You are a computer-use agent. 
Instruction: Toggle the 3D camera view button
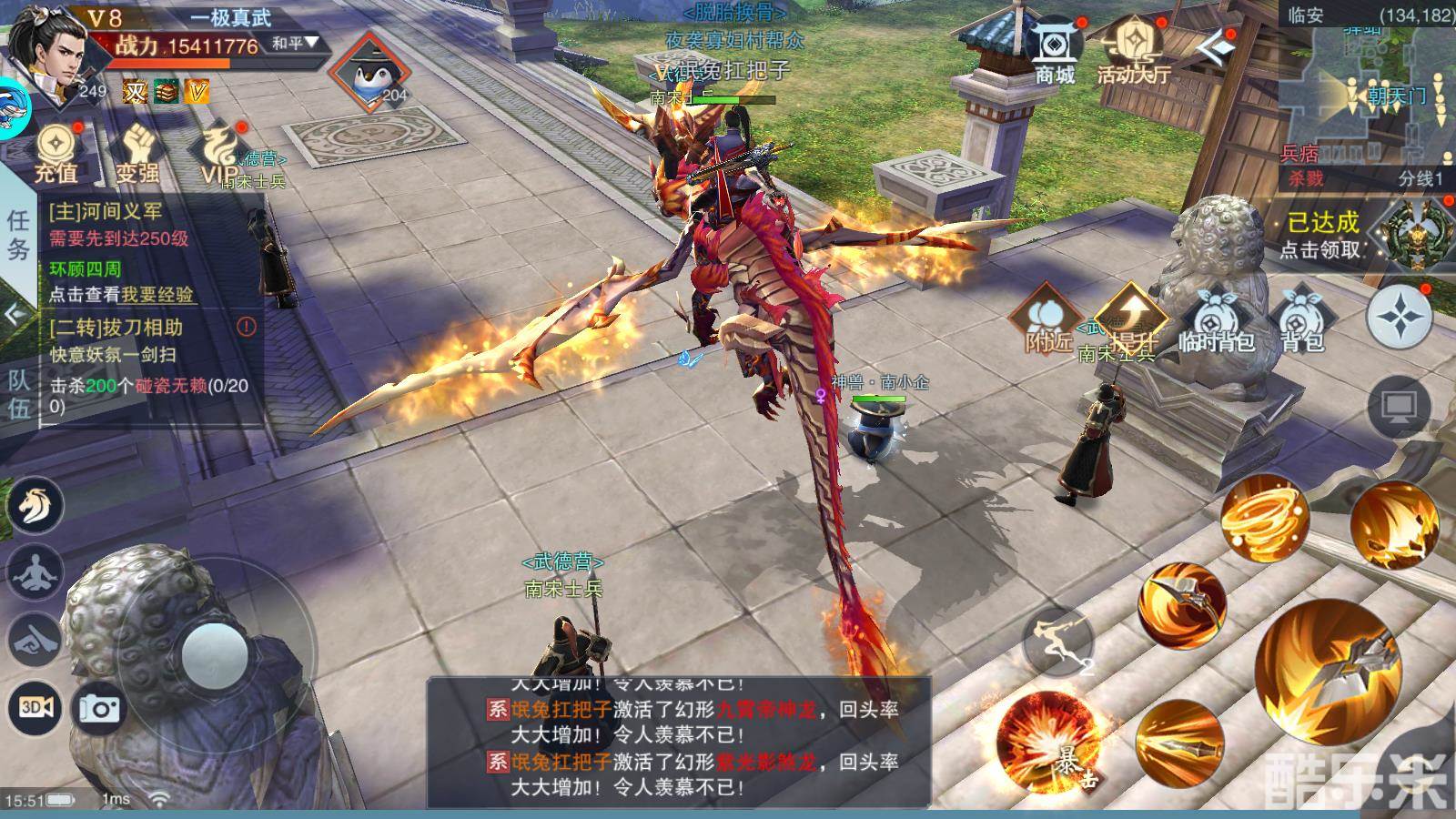[x=36, y=708]
